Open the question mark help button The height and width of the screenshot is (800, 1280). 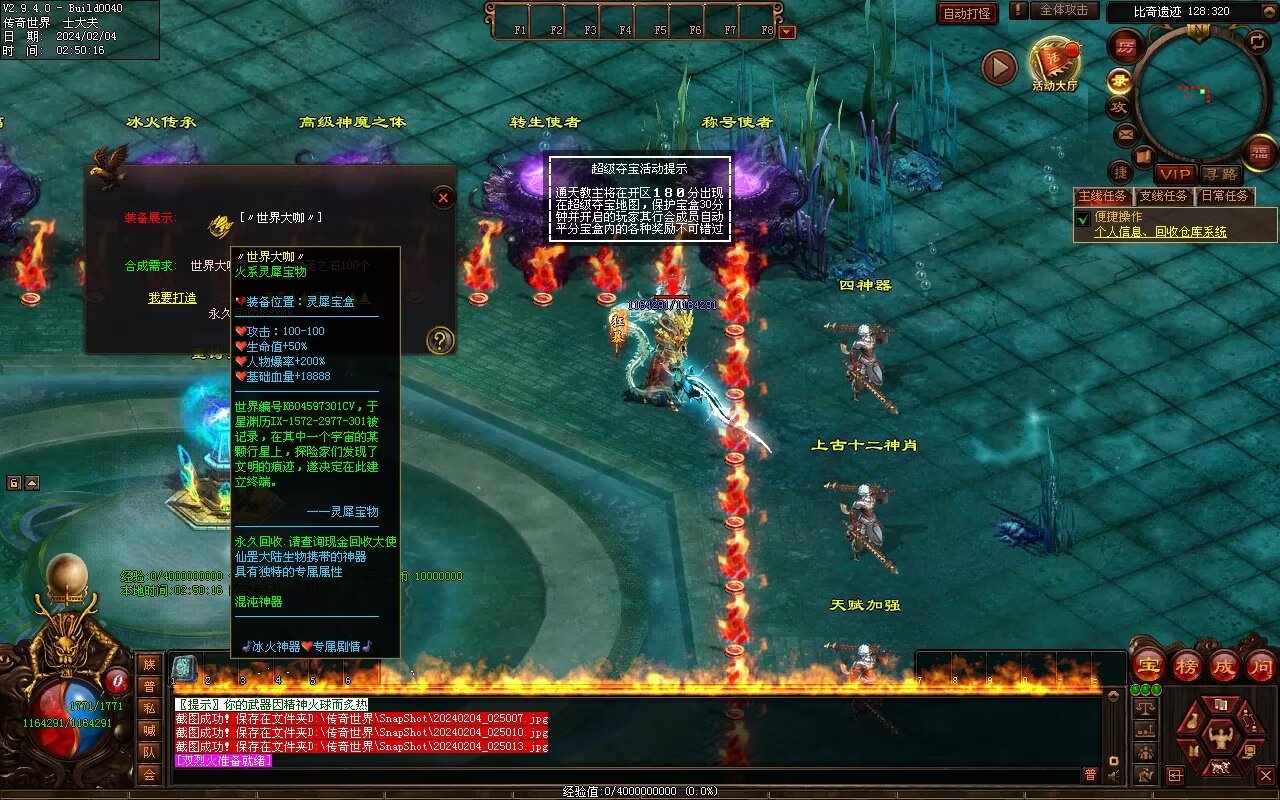click(x=440, y=340)
